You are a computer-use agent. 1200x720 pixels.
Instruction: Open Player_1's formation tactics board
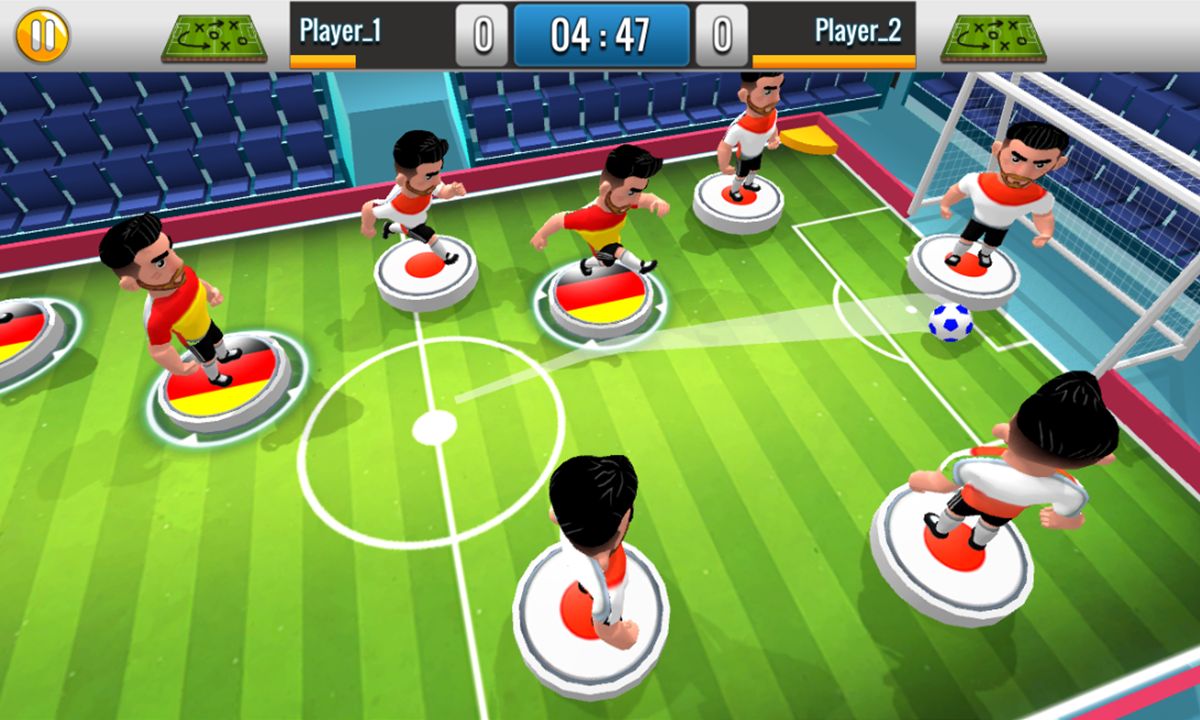(x=214, y=37)
